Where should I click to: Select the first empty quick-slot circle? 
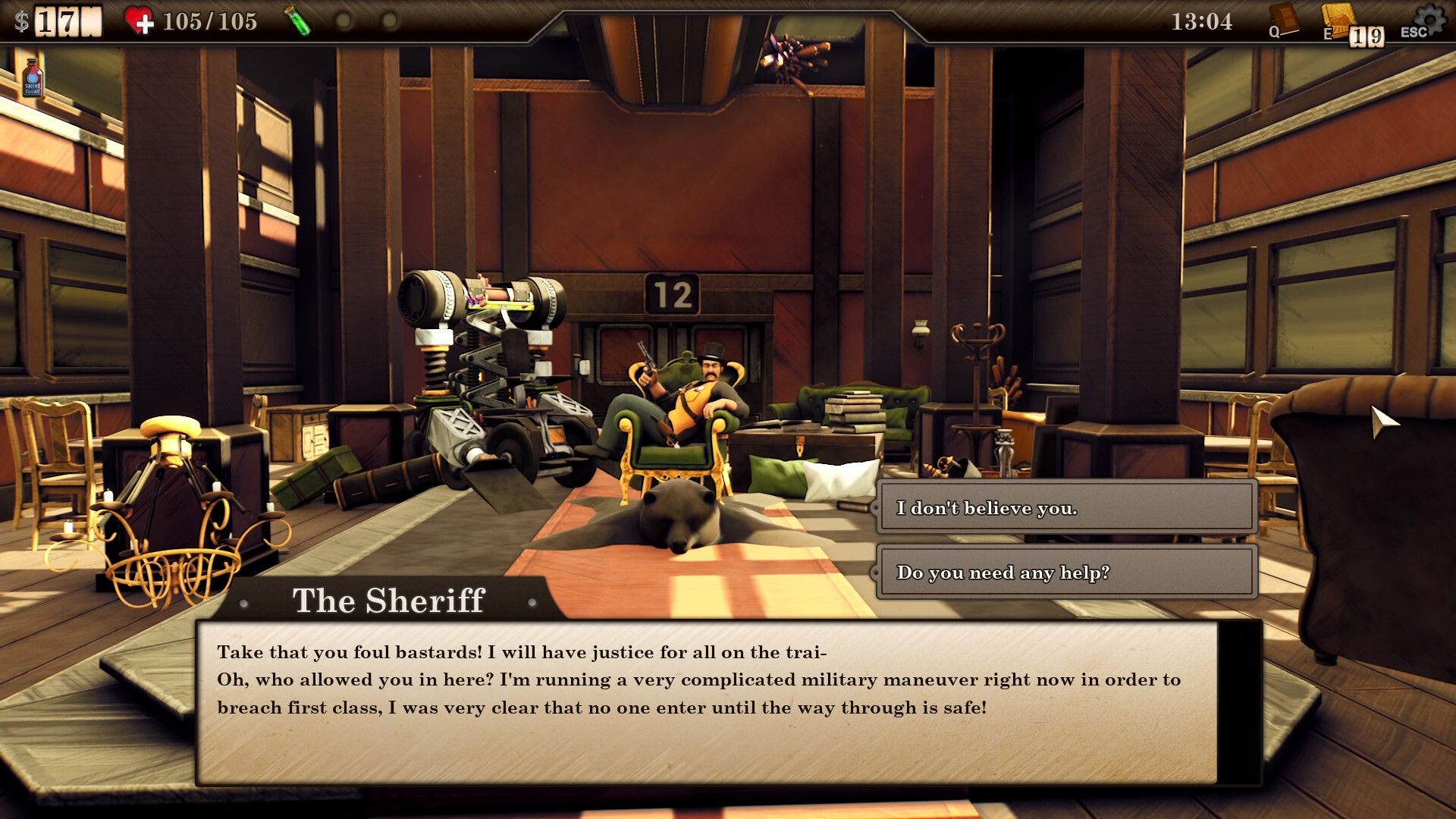[345, 21]
